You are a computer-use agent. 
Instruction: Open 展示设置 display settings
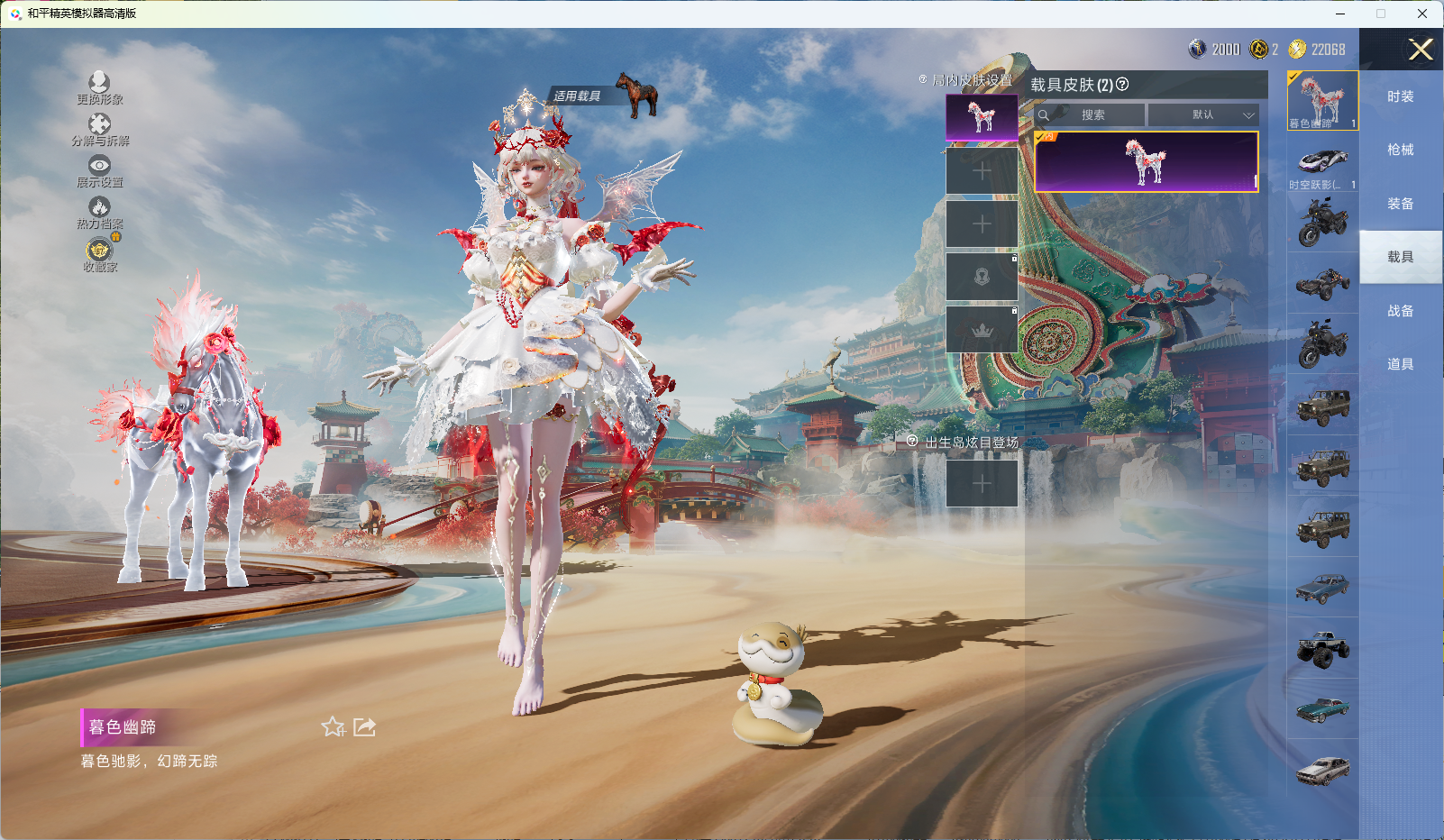pyautogui.click(x=99, y=167)
